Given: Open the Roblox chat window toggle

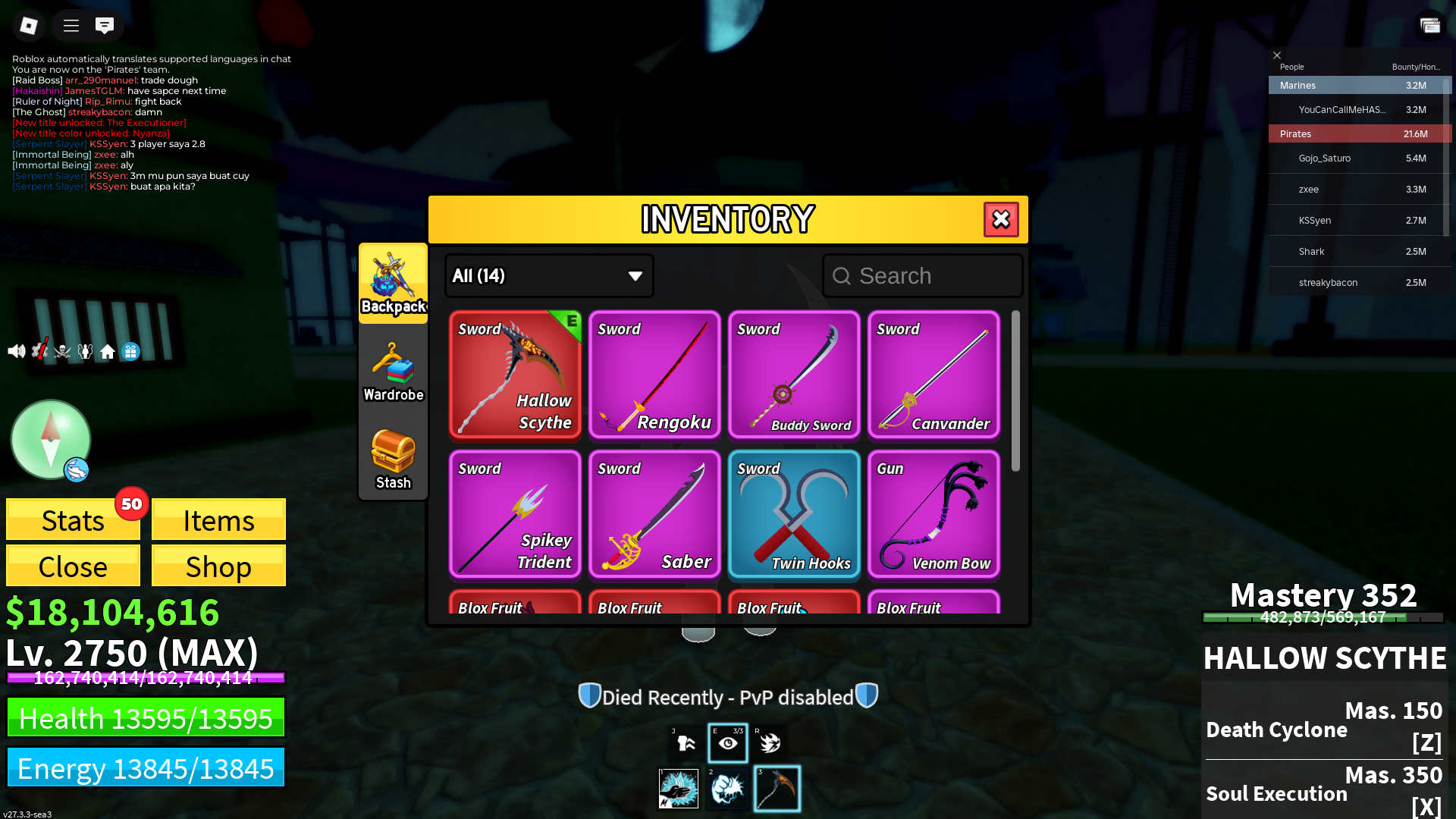Looking at the screenshot, I should [105, 26].
